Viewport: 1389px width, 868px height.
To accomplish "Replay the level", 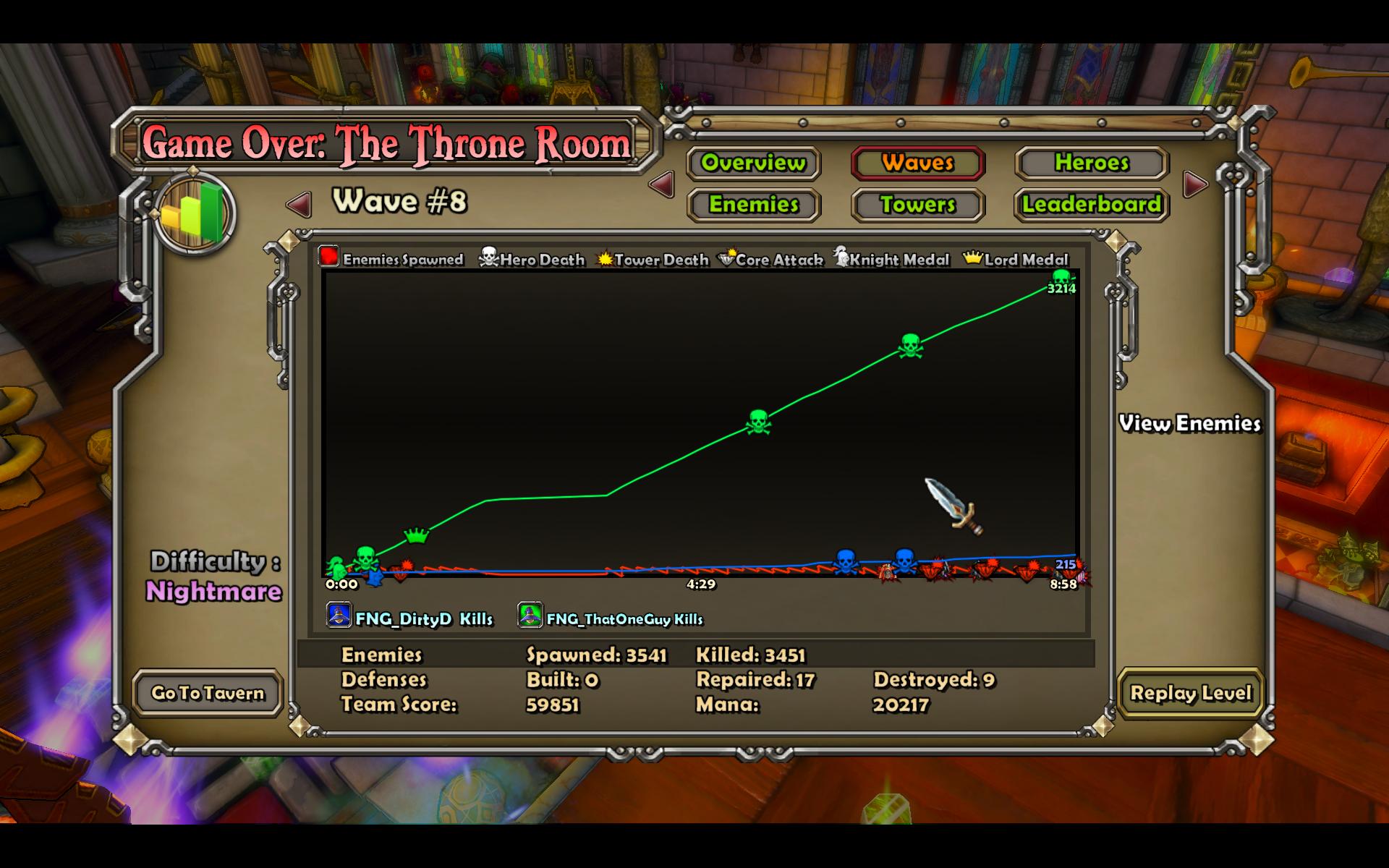I will coord(1190,693).
